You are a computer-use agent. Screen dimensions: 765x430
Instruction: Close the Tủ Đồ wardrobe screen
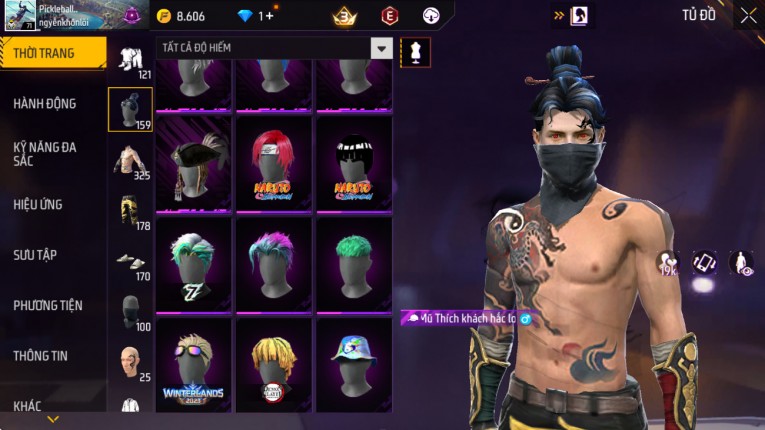pos(748,15)
